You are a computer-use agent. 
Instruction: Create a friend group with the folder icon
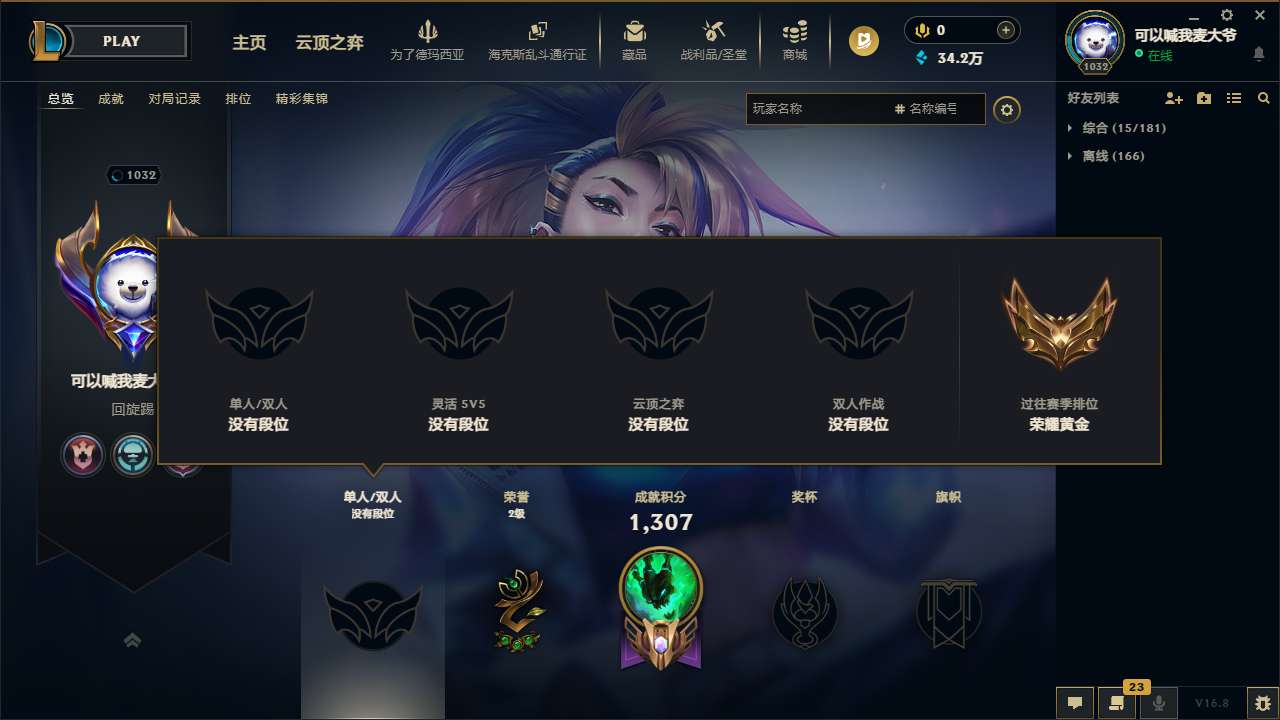(x=1203, y=97)
